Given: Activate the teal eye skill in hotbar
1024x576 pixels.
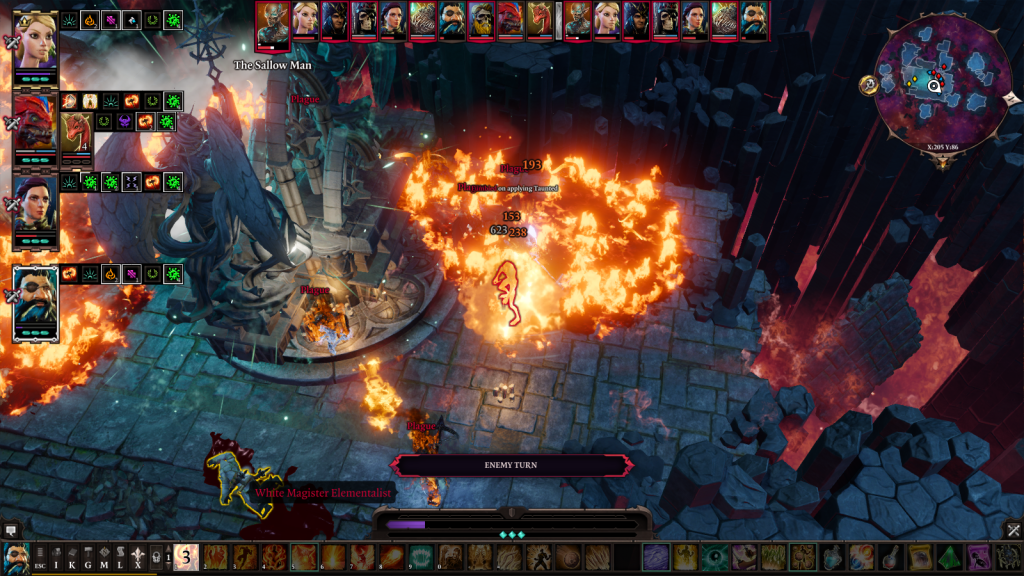Looking at the screenshot, I should click(x=714, y=557).
